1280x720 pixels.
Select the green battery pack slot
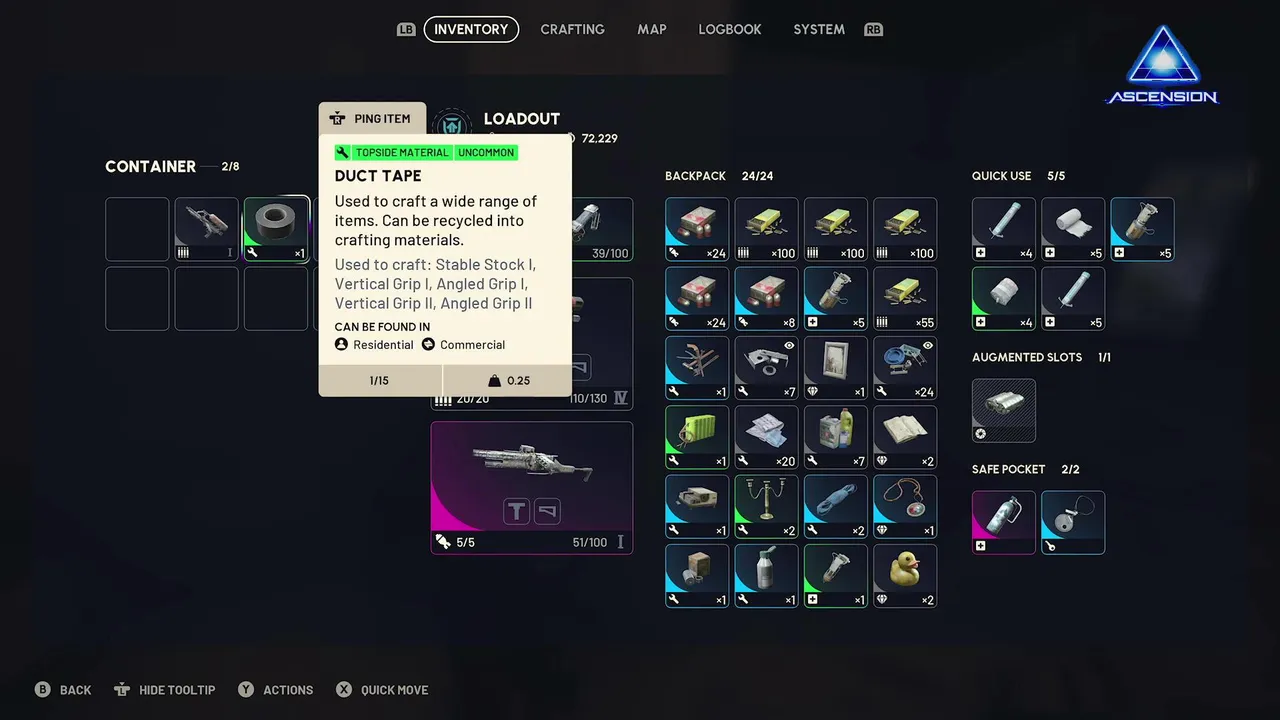[697, 437]
